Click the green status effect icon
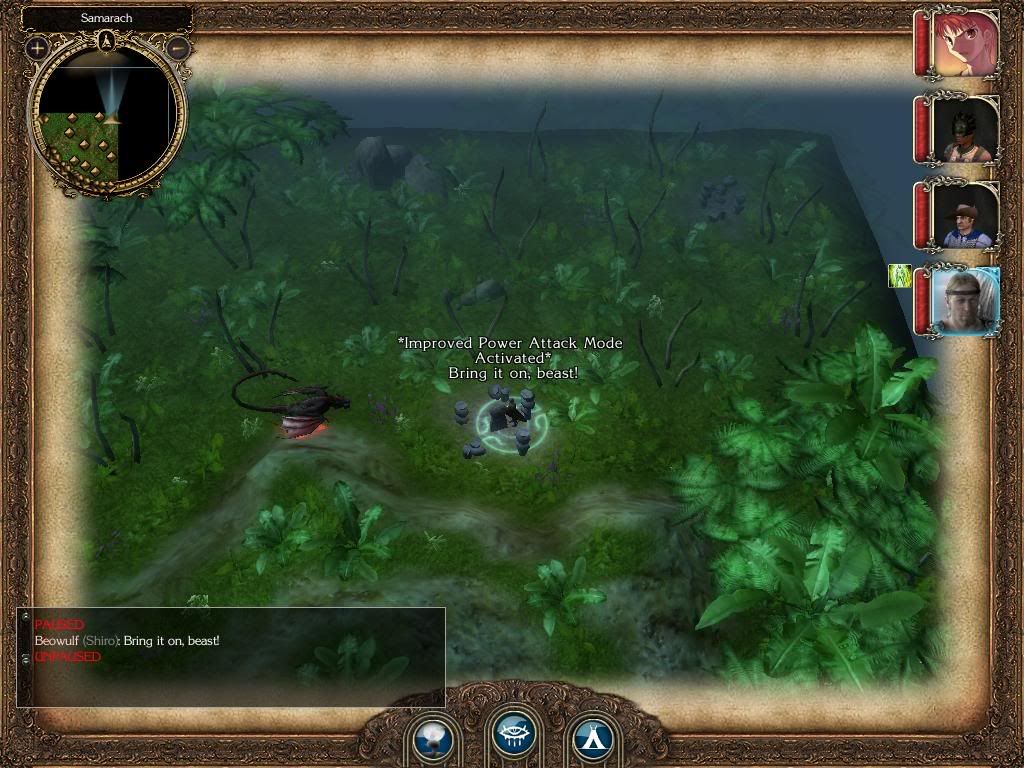Screen dimensions: 1024x768 [x=900, y=275]
